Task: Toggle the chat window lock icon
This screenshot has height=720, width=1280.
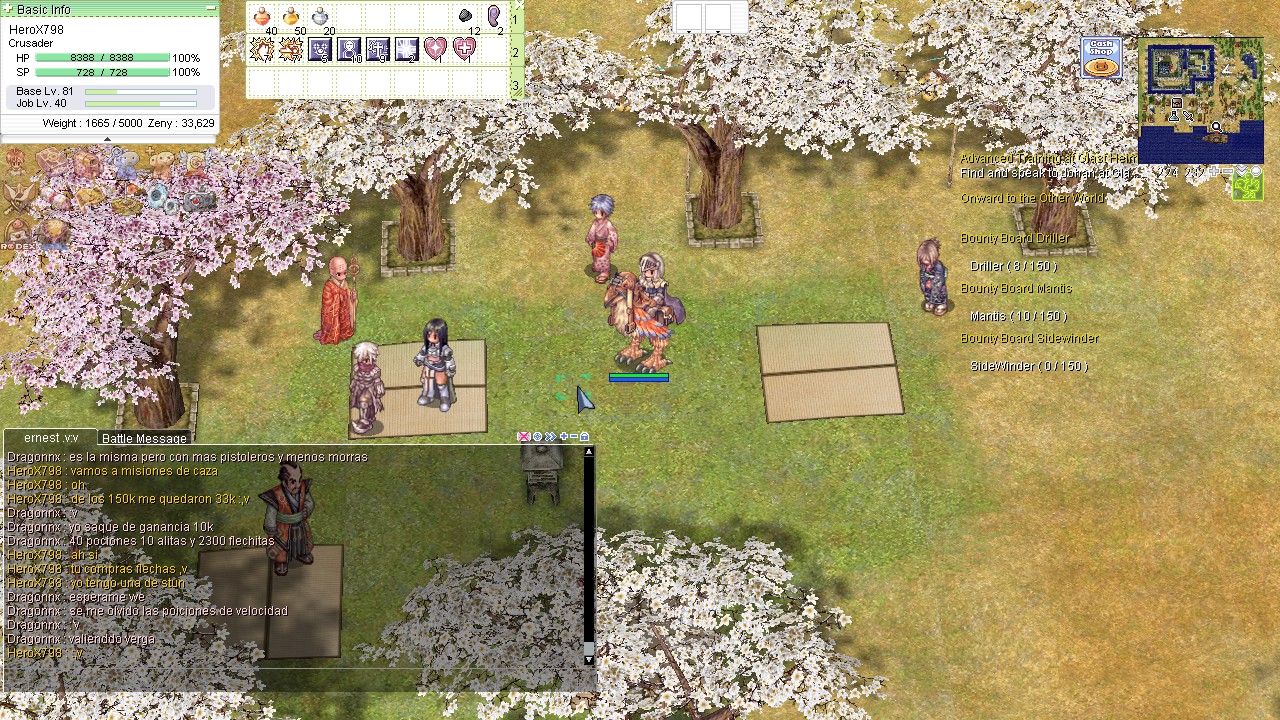Action: tap(584, 436)
